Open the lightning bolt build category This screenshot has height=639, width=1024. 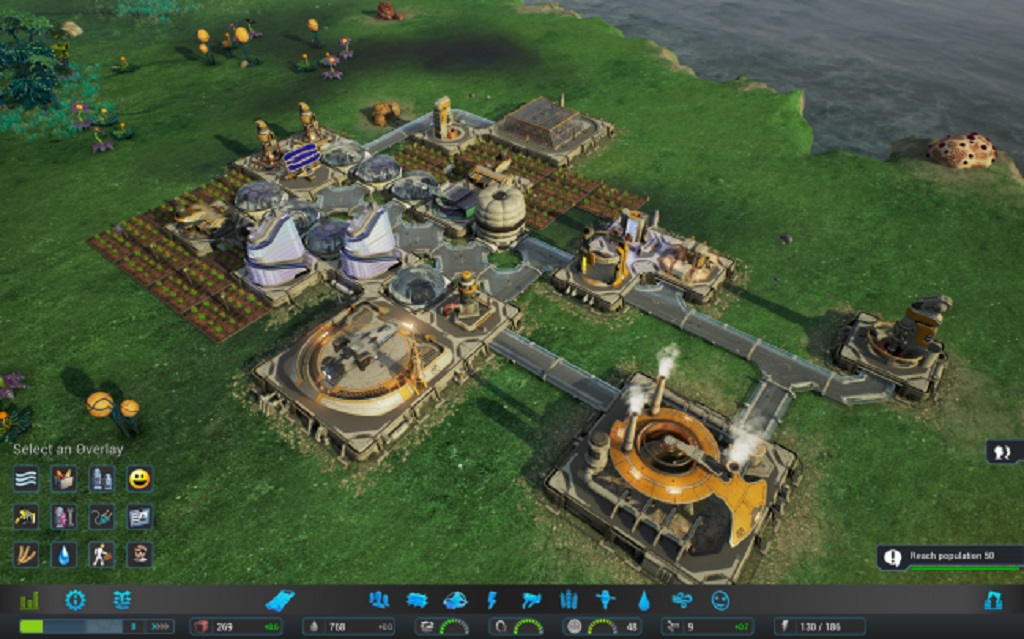(x=492, y=600)
